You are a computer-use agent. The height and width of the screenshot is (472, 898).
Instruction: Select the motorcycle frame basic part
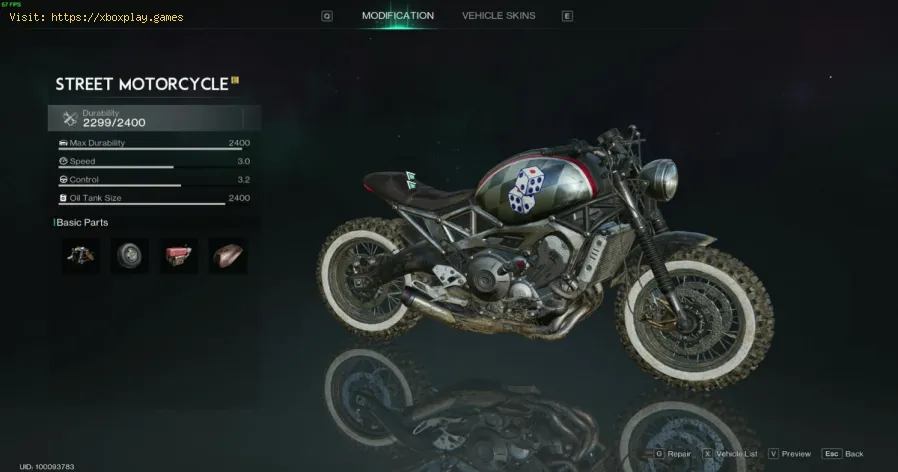coord(81,256)
